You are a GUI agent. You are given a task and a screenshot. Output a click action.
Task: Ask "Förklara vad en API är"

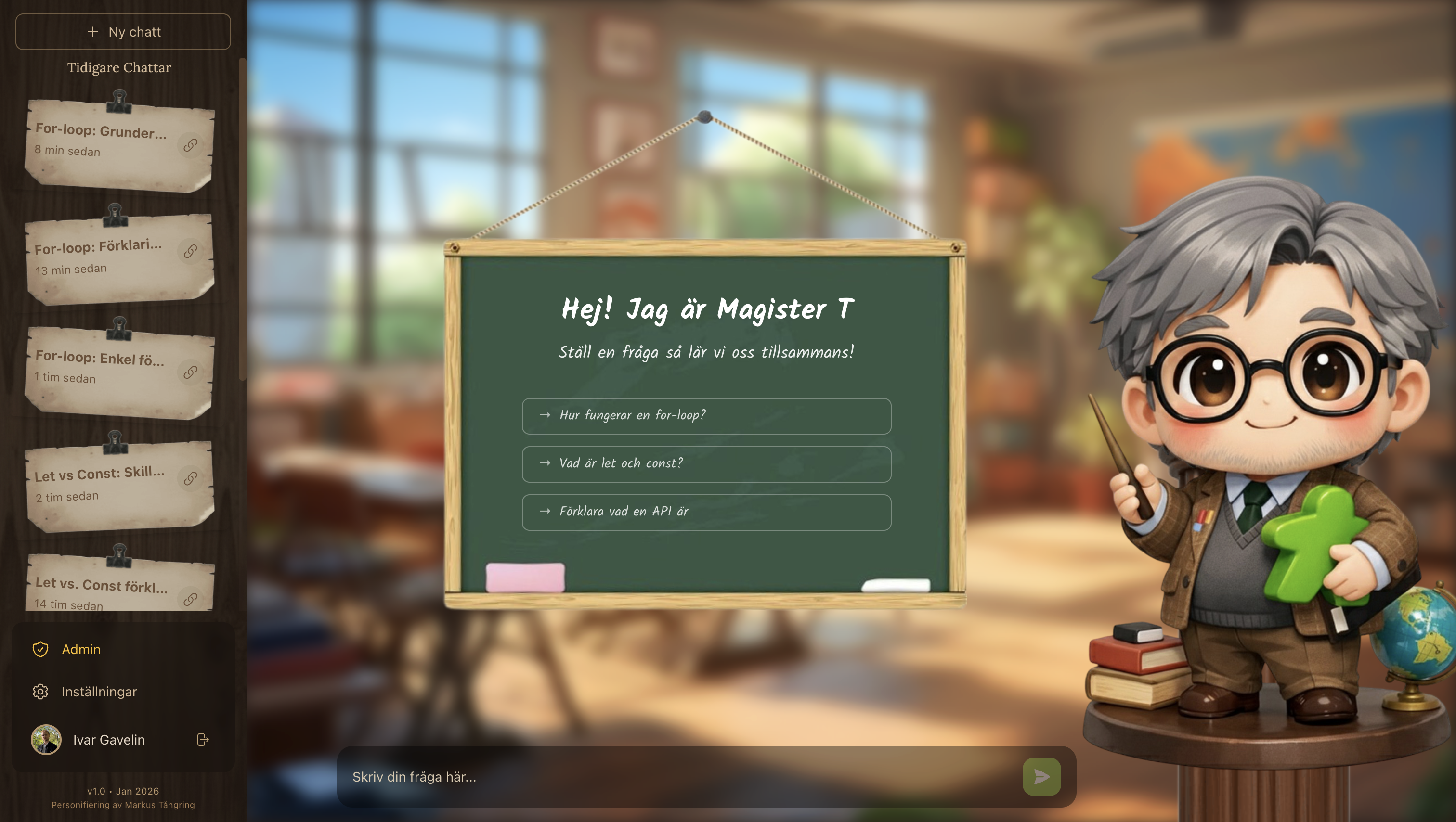click(x=705, y=512)
